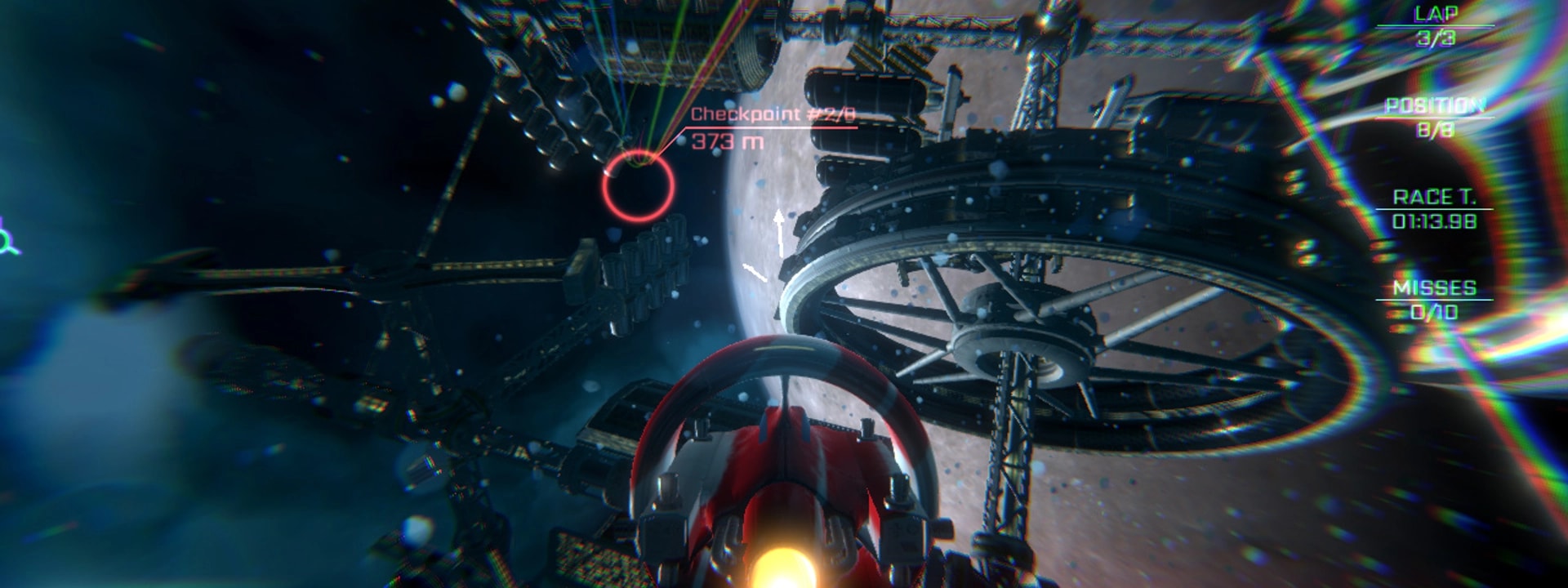Viewport: 1568px width, 588px height.
Task: Click the red checkpoint target ring
Action: click(x=639, y=187)
